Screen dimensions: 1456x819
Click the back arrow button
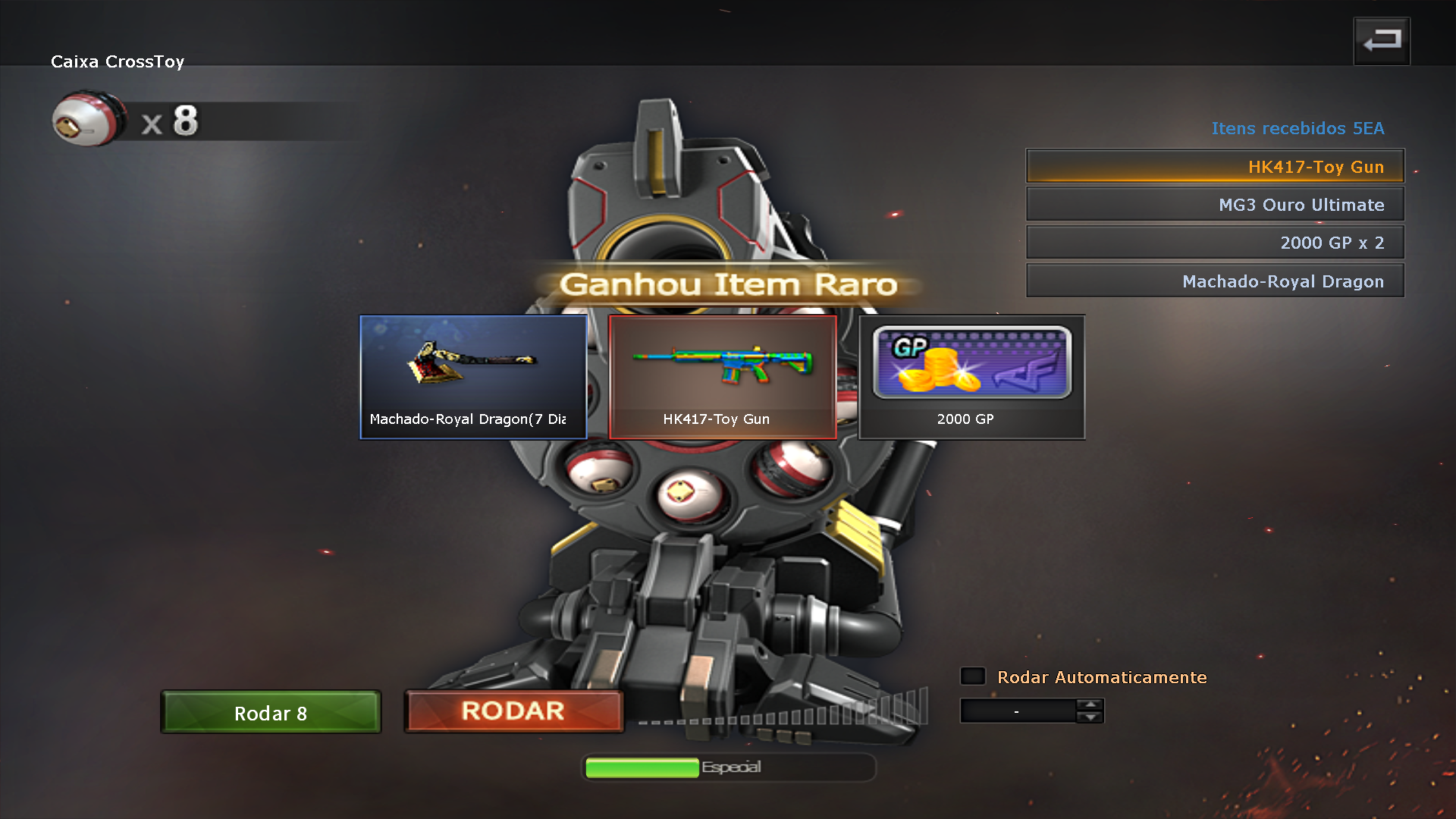pos(1382,41)
